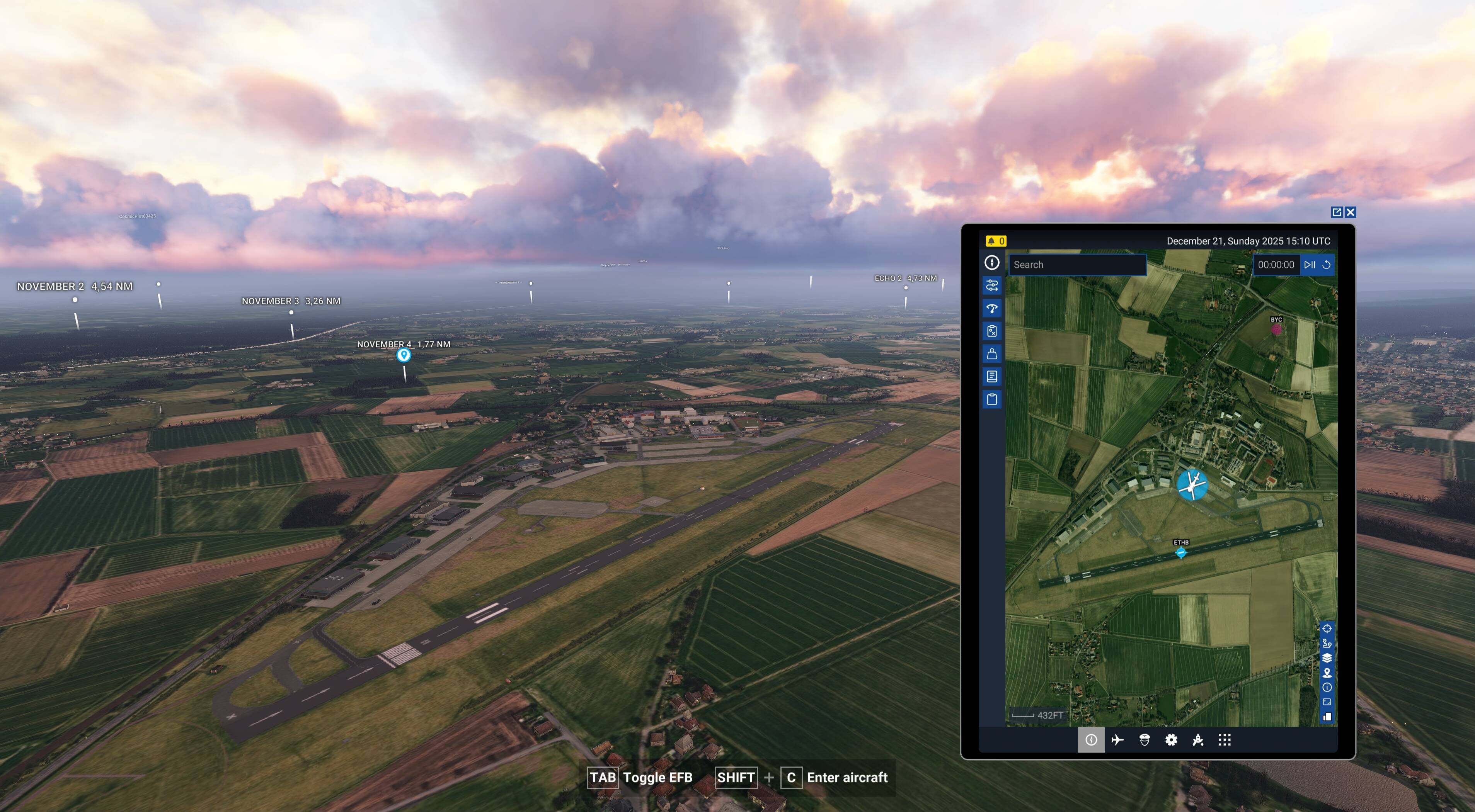Open the checklist panel
1475x812 pixels.
(x=992, y=330)
